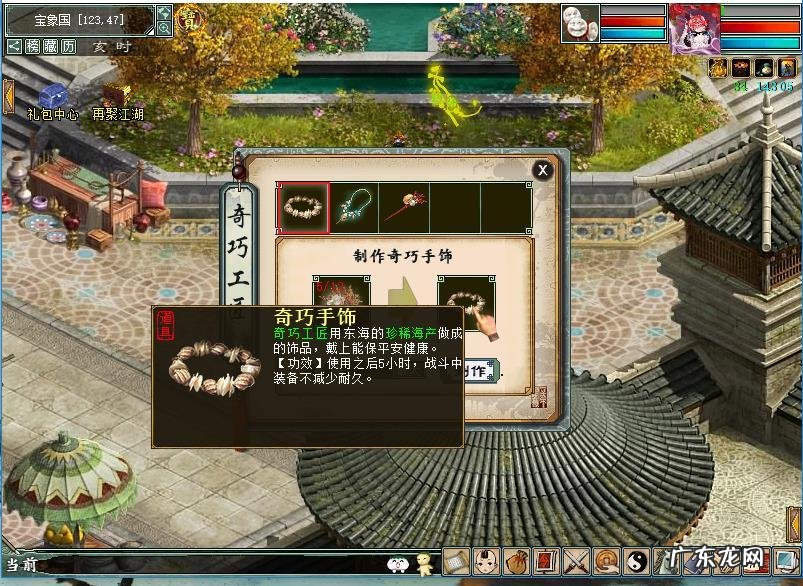Screen dimensions: 803x586
Task: Open the 历 calendar button
Action: coord(68,47)
